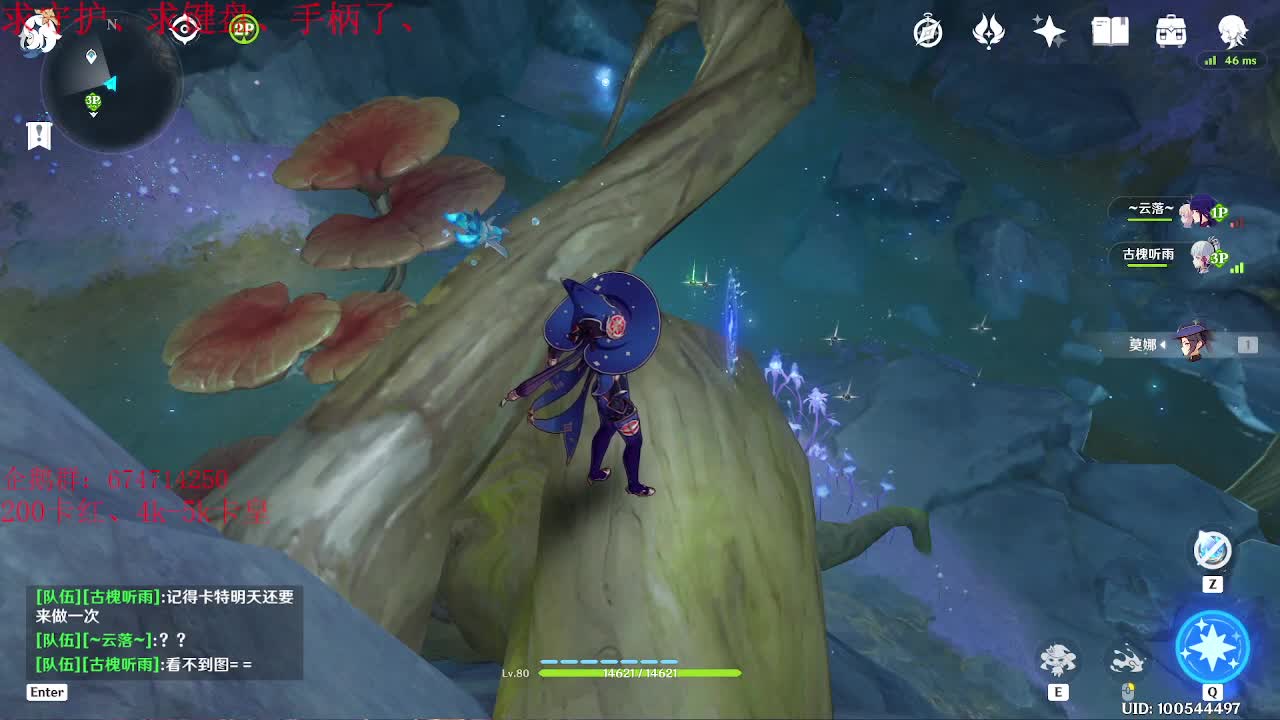Open the quest book icon
This screenshot has height=720, width=1280.
tap(1112, 32)
